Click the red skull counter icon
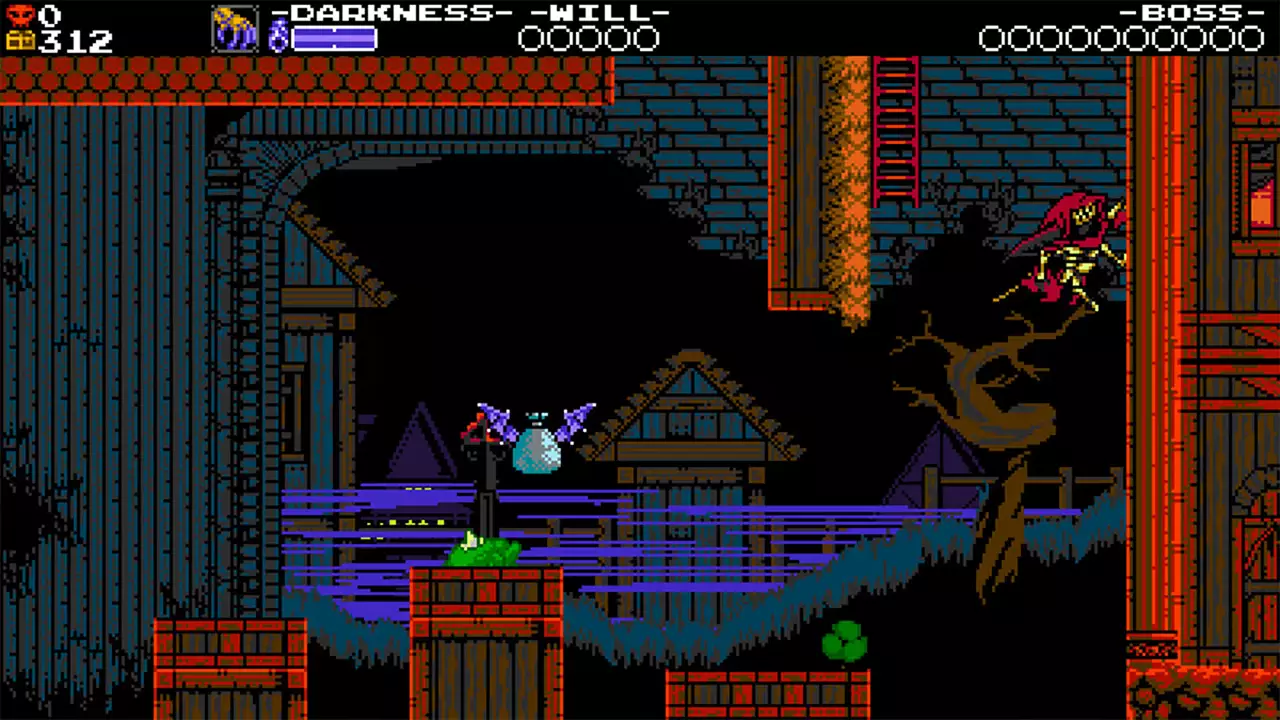The width and height of the screenshot is (1280, 720). tap(22, 14)
